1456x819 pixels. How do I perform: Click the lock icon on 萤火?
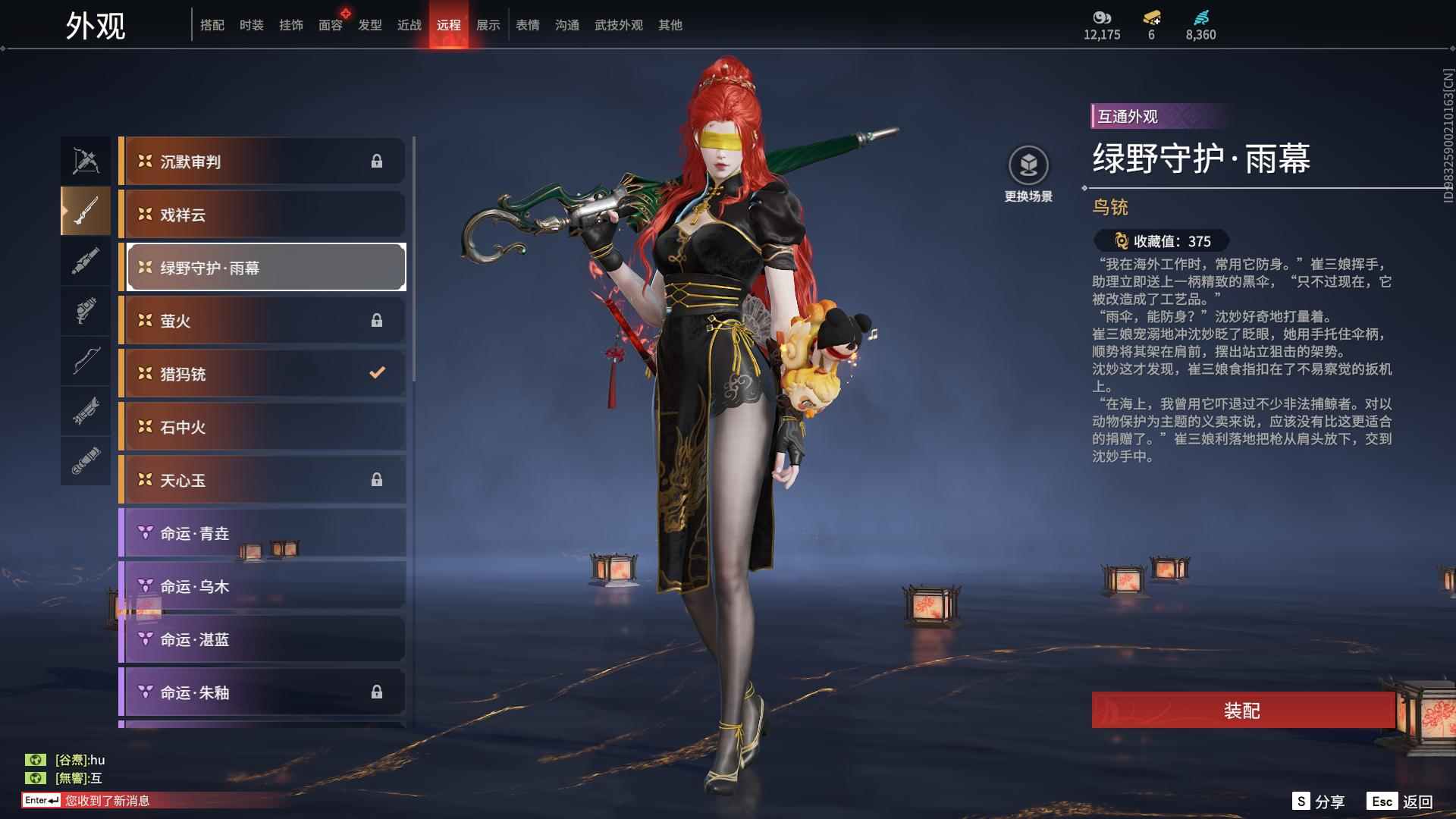(x=378, y=319)
